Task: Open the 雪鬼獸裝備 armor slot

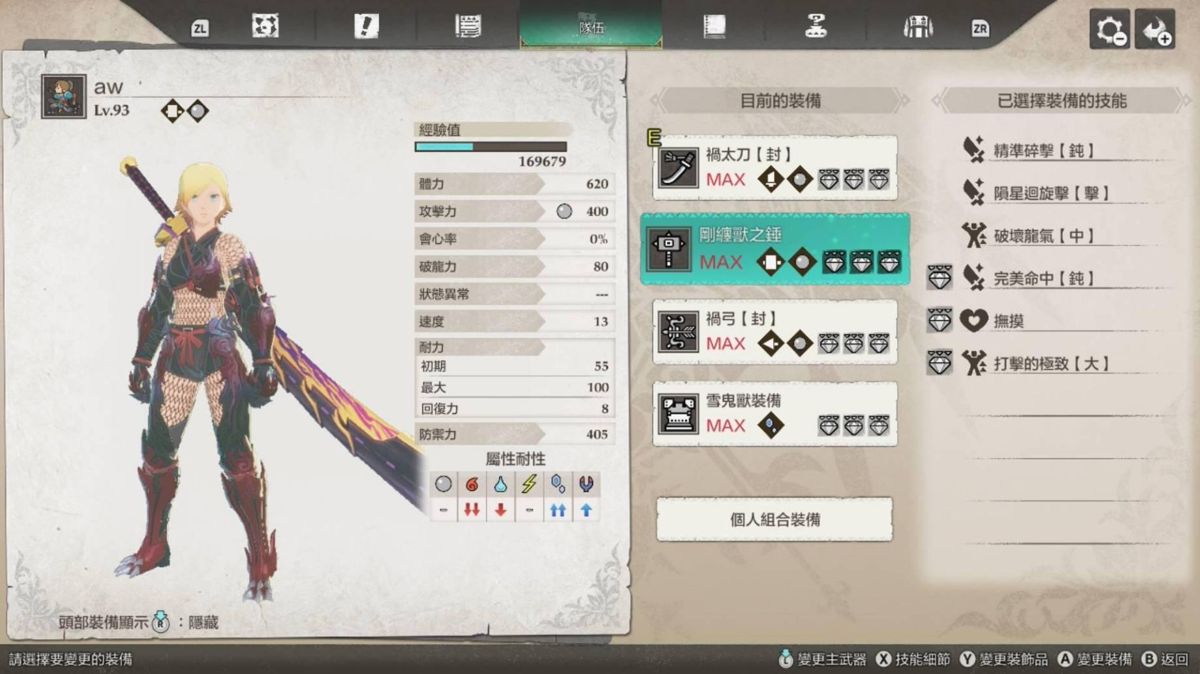Action: [775, 413]
